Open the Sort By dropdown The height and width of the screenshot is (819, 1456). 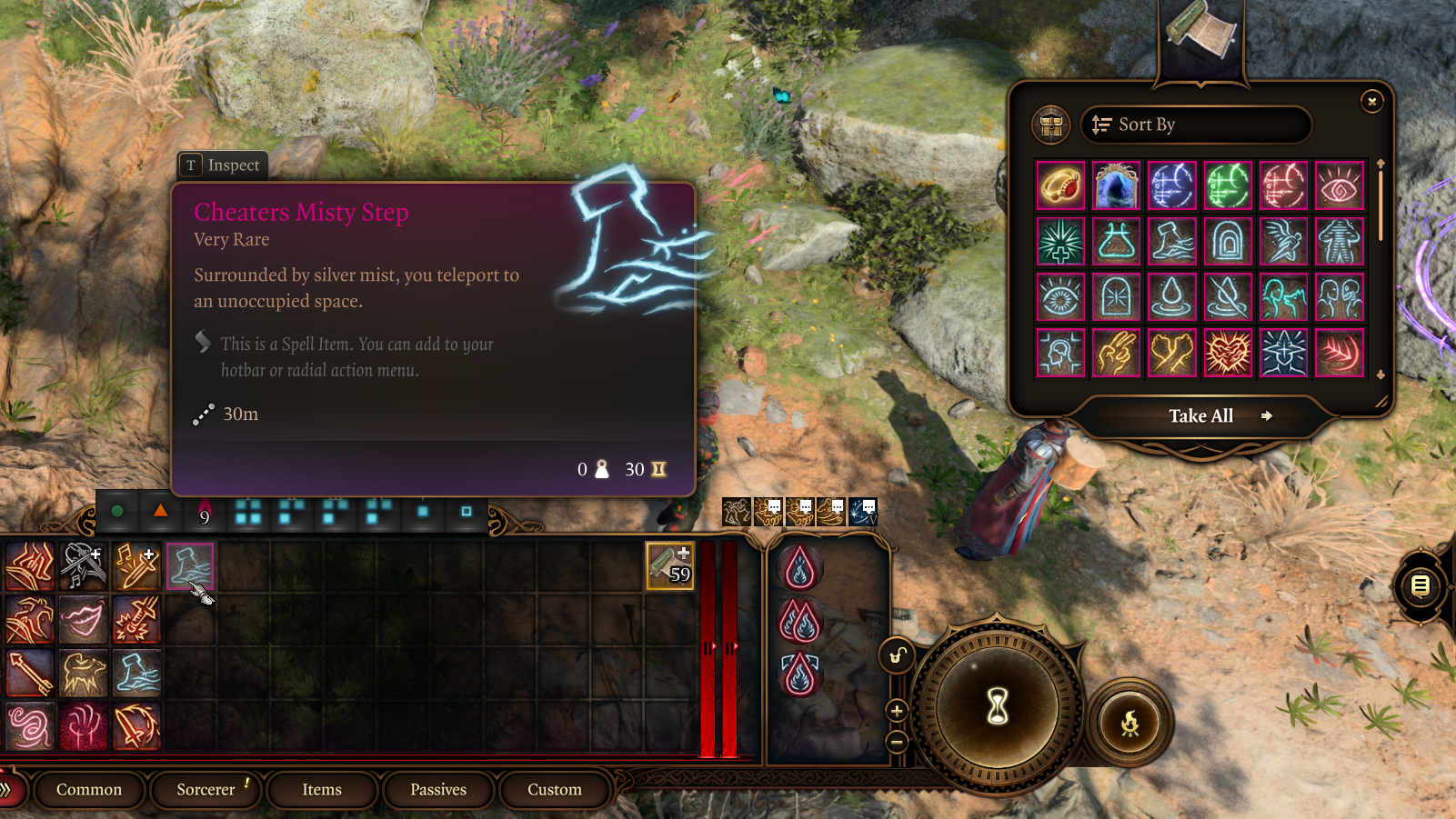[1195, 125]
